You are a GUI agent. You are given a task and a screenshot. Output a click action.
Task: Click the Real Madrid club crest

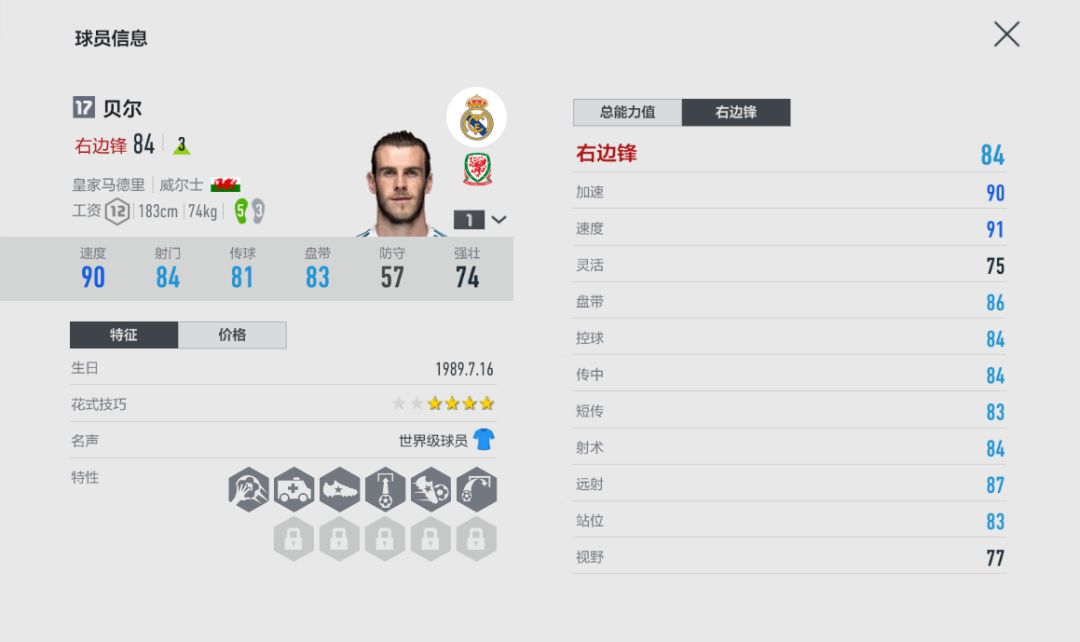click(x=476, y=118)
